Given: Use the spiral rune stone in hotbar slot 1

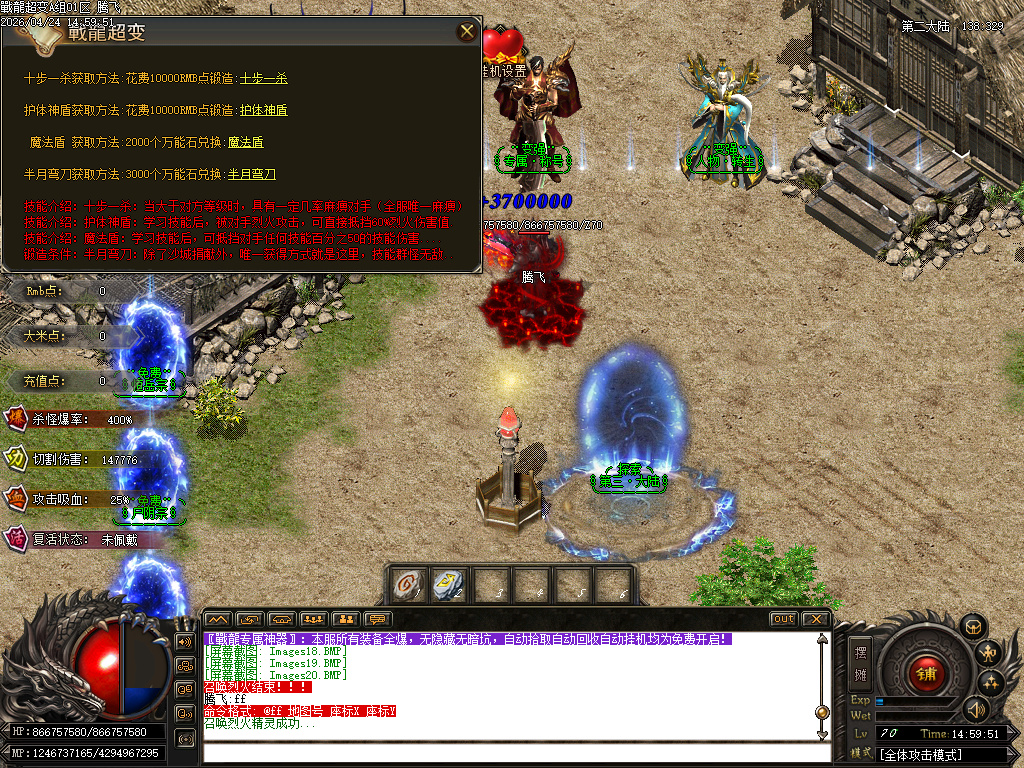Looking at the screenshot, I should [x=407, y=585].
